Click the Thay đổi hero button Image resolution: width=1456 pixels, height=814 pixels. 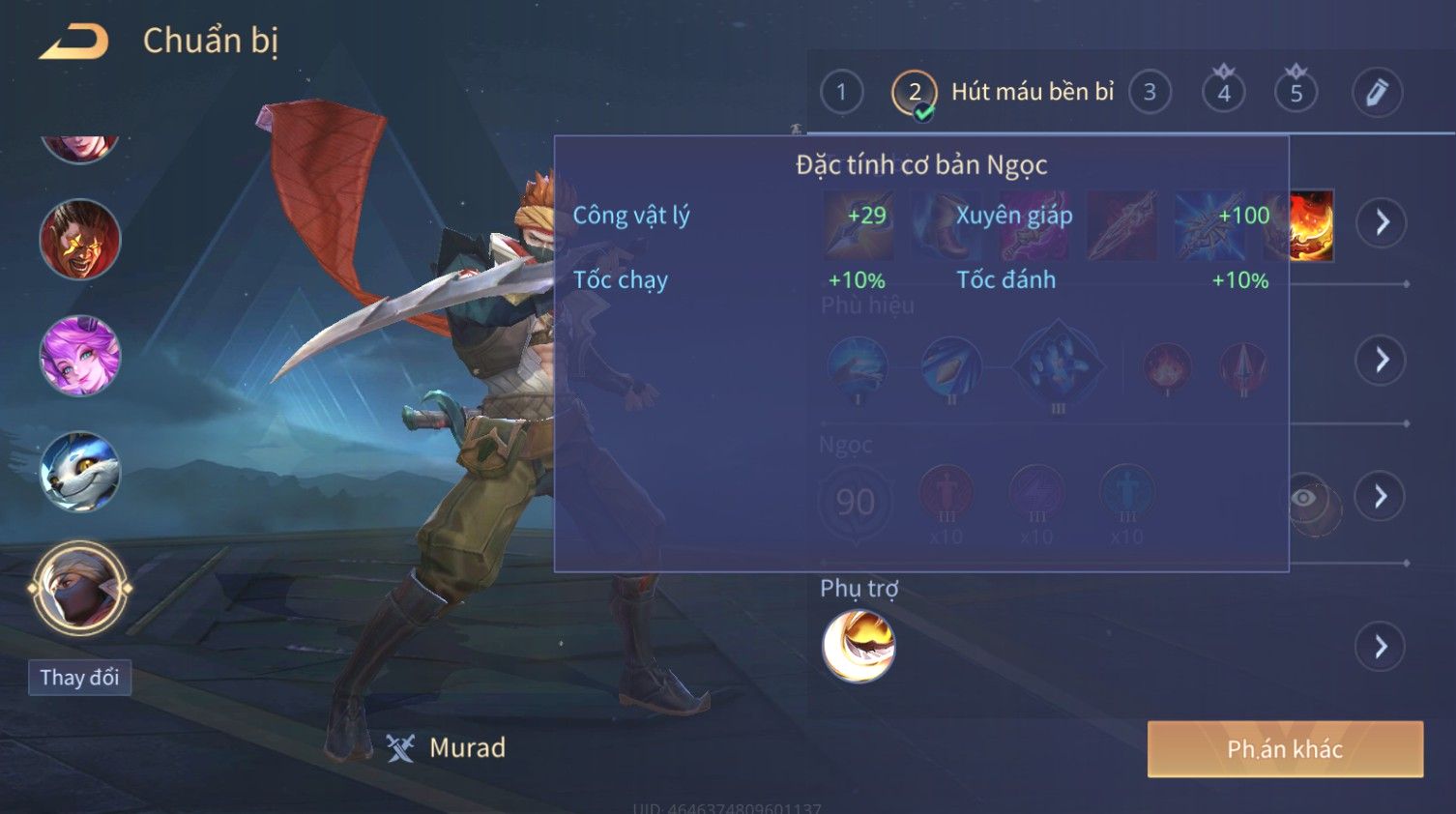point(79,678)
